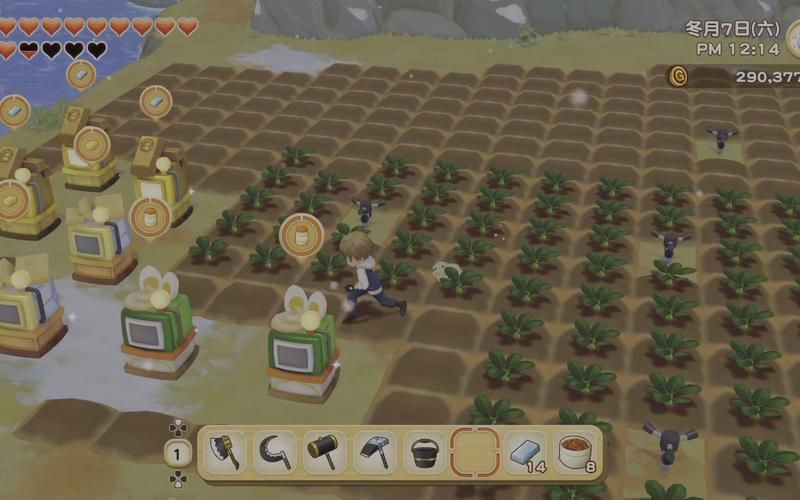Screen dimensions: 800x500
Task: Choose the seed bag with 8 left
Action: point(575,452)
